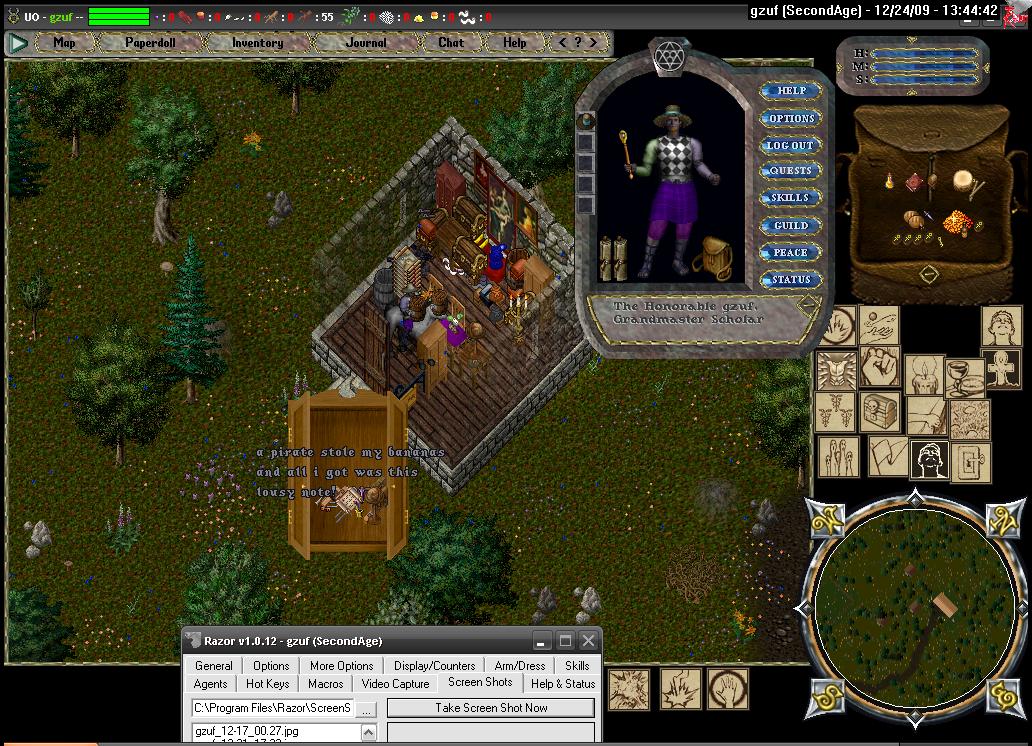The image size is (1032, 746).
Task: Open the Inventory from the top bar
Action: 257,43
